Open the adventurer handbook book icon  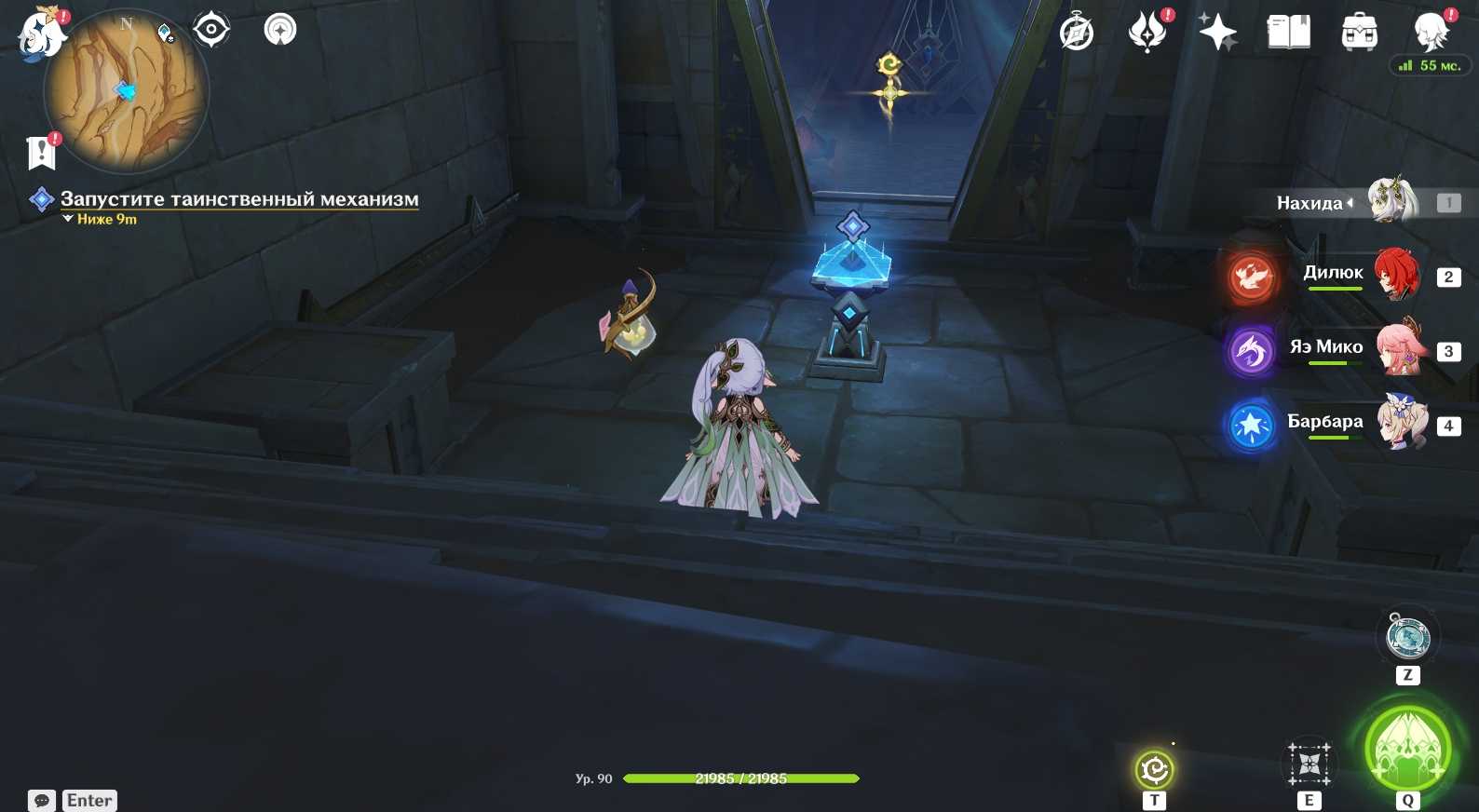(x=1289, y=33)
